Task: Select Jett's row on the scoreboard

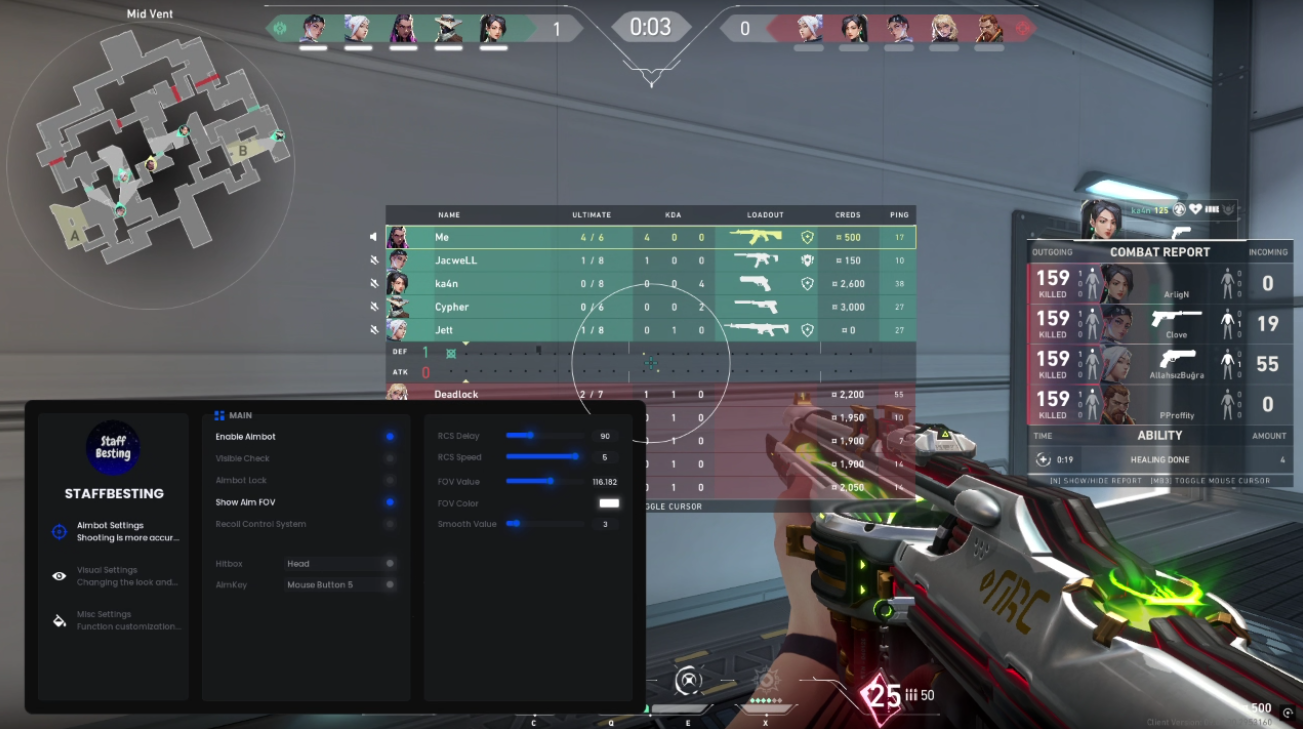Action: 650,330
